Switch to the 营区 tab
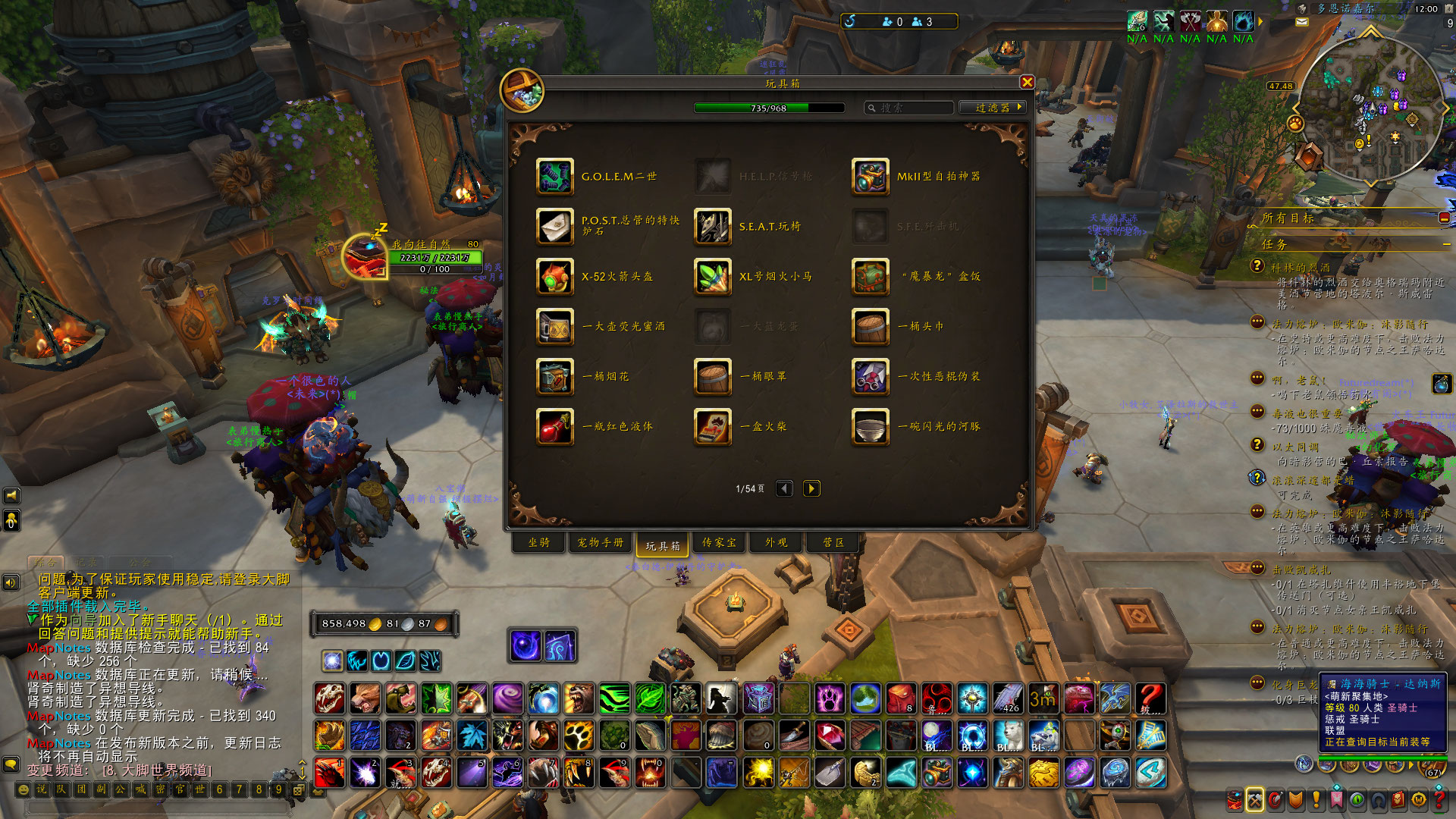Viewport: 1456px width, 819px height. point(833,542)
